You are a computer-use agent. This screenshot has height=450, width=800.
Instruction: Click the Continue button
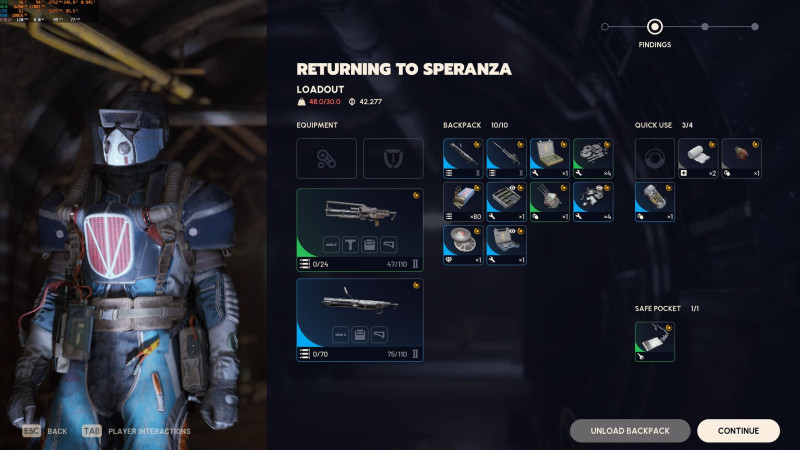coord(738,431)
